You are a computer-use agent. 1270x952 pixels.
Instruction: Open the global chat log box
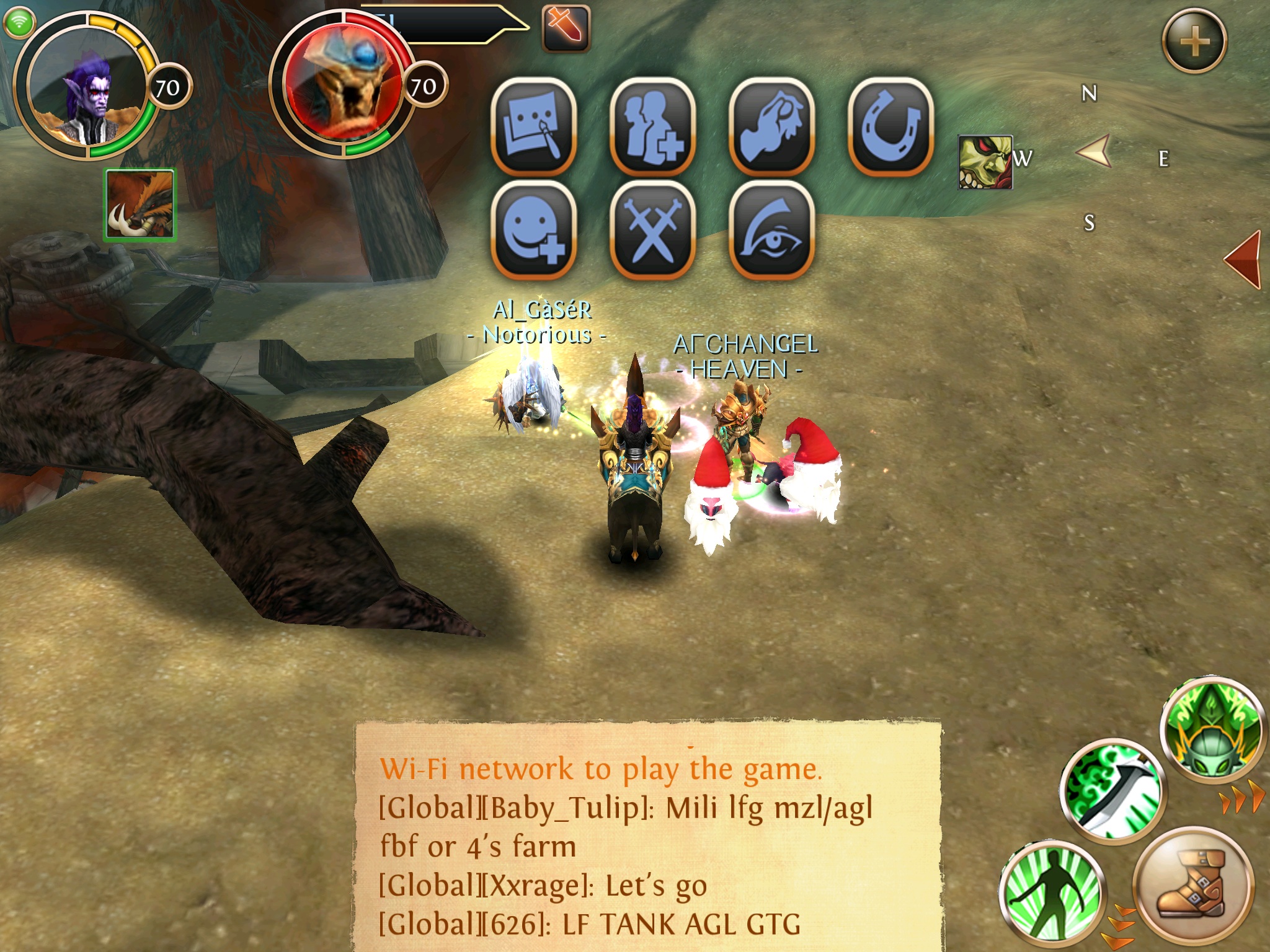click(648, 837)
